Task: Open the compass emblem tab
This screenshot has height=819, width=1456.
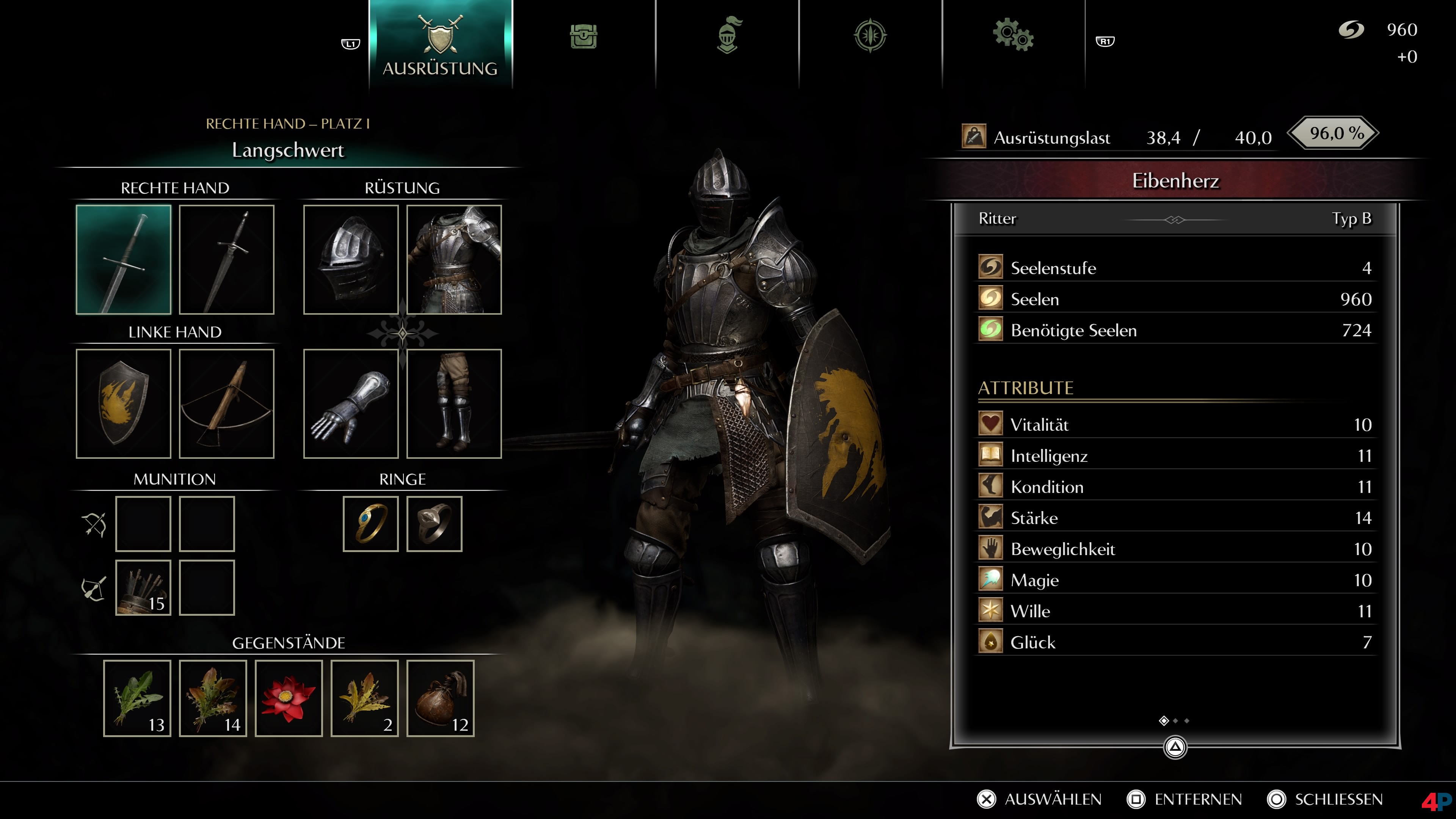Action: (870, 36)
